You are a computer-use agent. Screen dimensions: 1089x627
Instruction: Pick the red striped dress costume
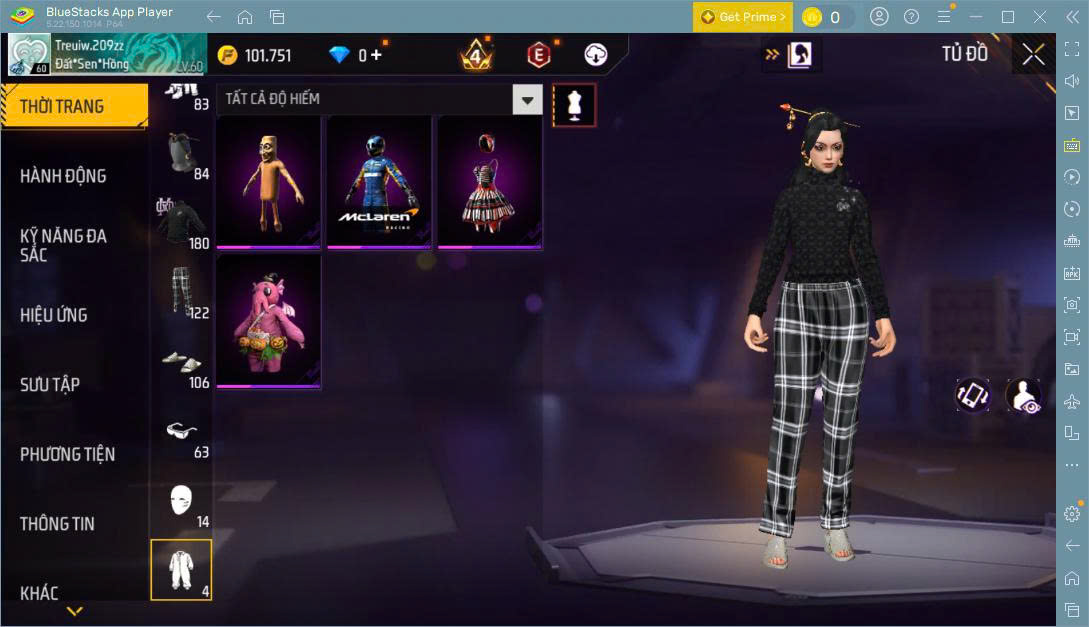tap(489, 182)
